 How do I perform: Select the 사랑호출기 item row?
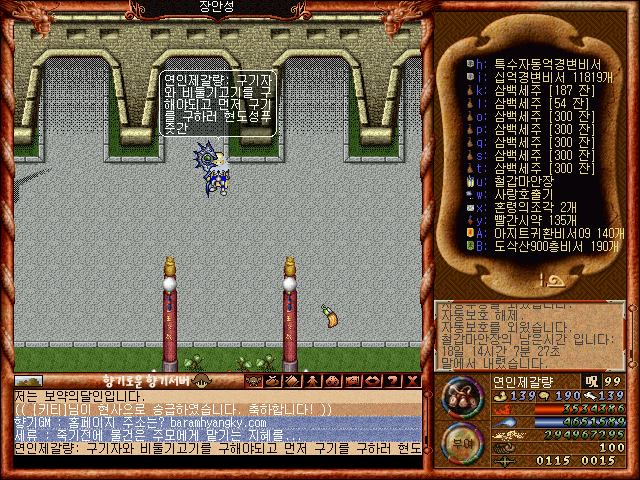click(x=520, y=194)
